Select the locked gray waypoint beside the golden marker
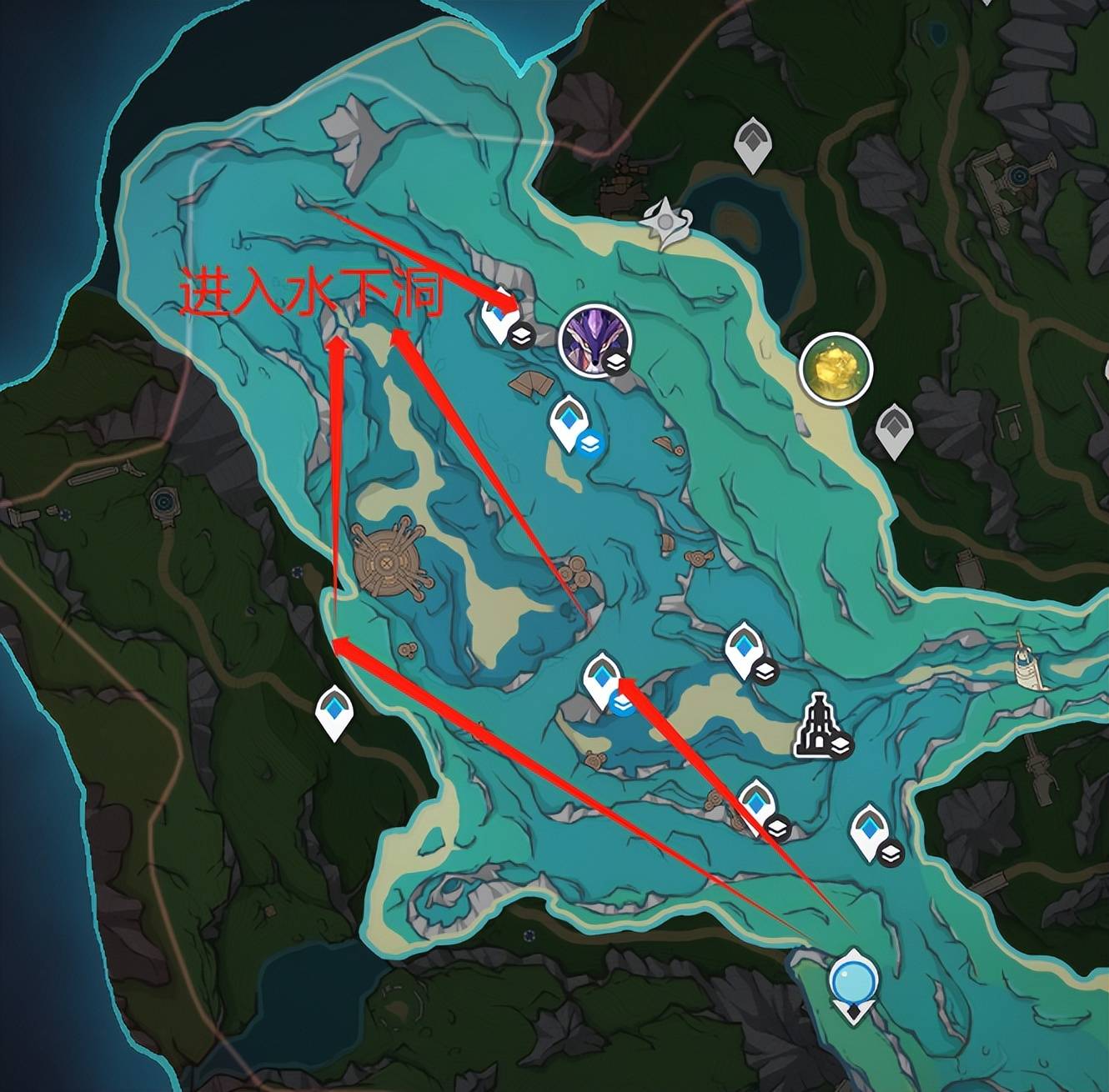This screenshot has width=1109, height=1092. (x=895, y=428)
